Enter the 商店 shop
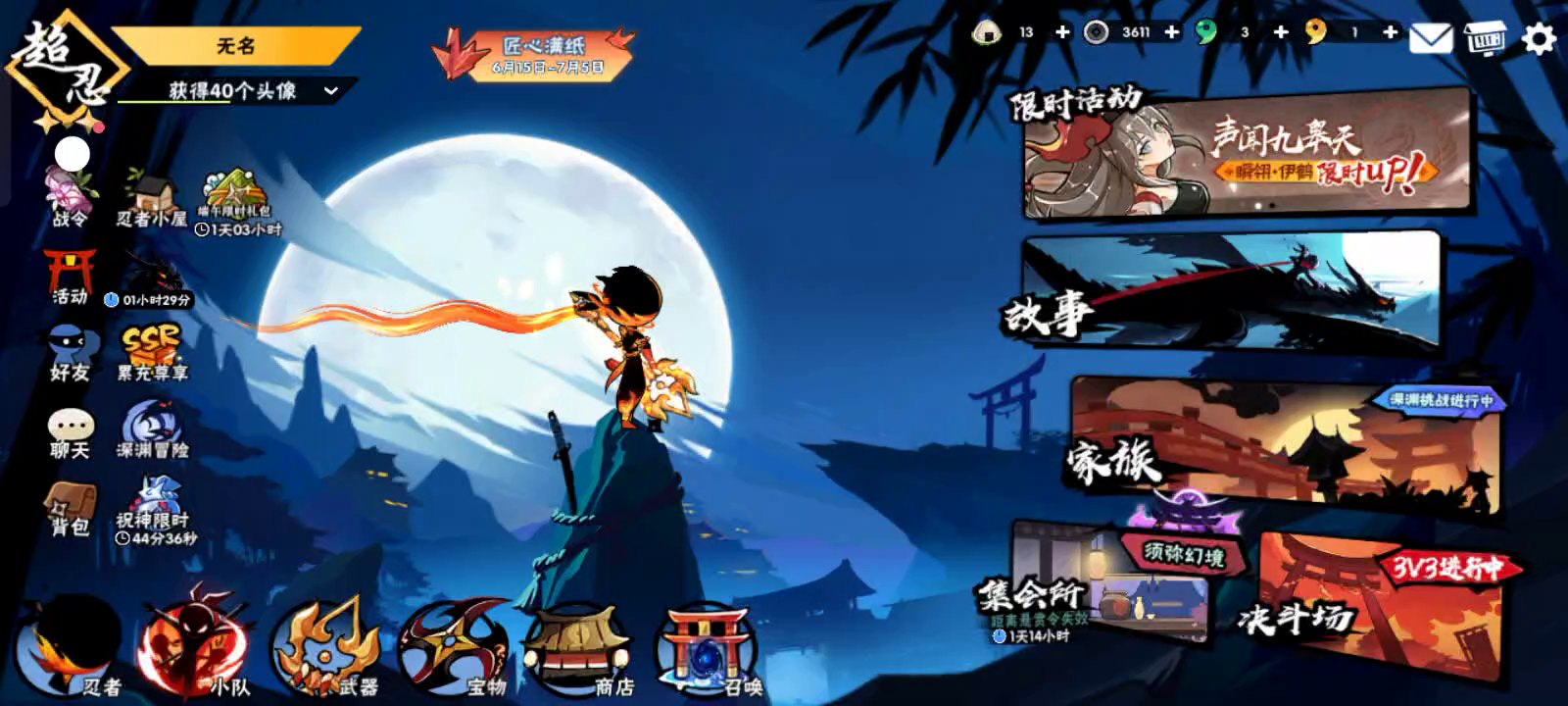 point(580,649)
